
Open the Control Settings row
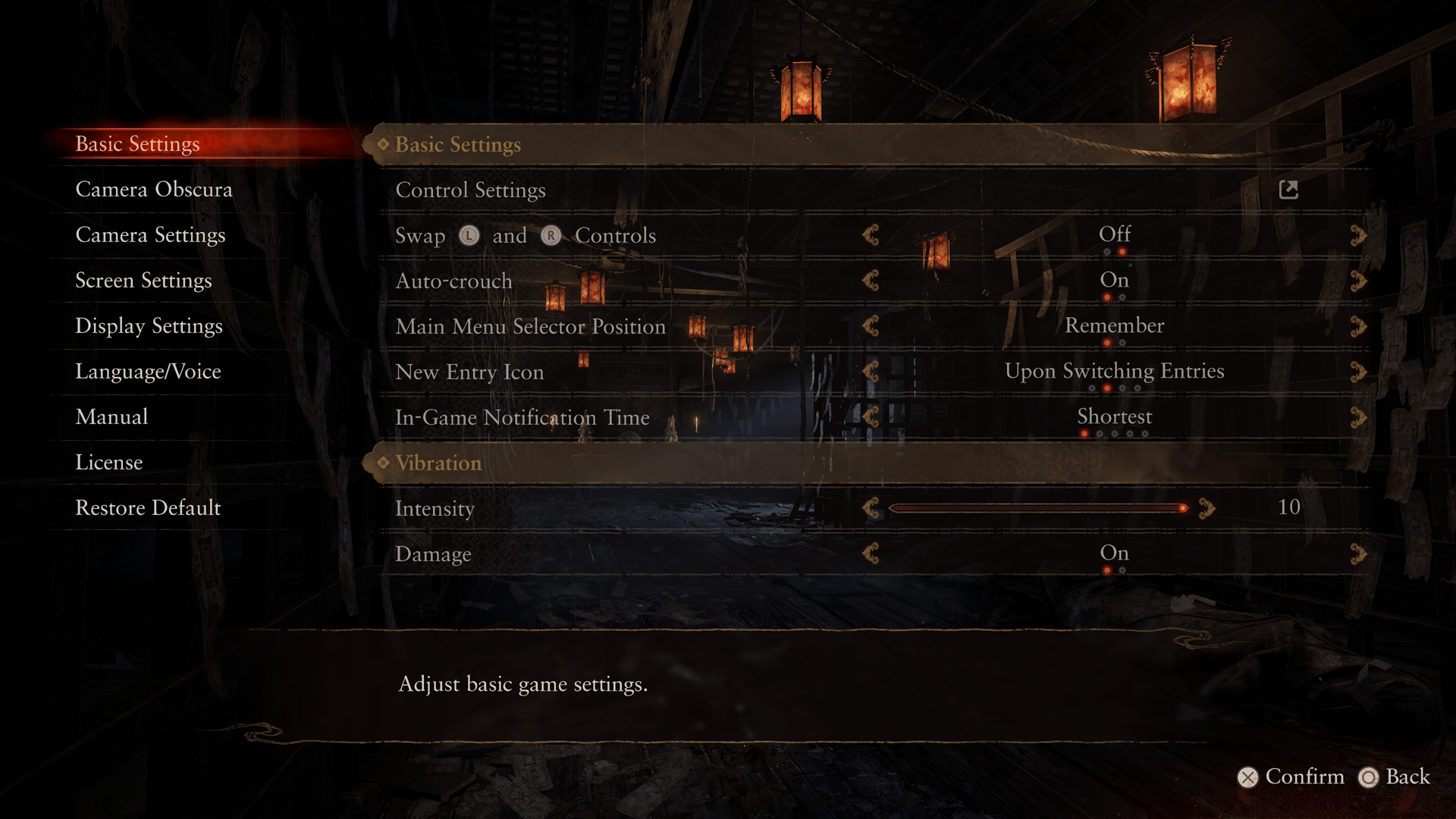[470, 190]
